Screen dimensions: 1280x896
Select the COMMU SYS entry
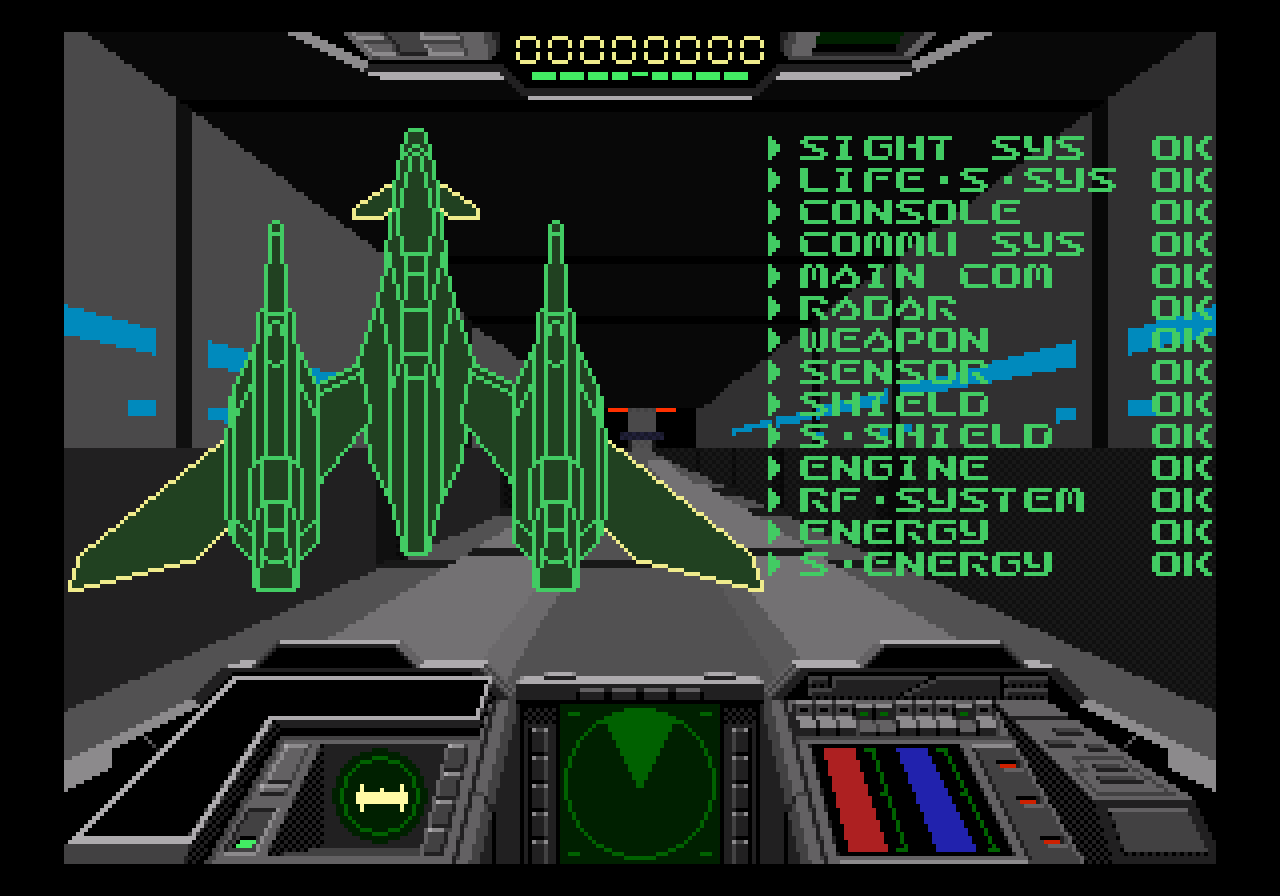941,245
